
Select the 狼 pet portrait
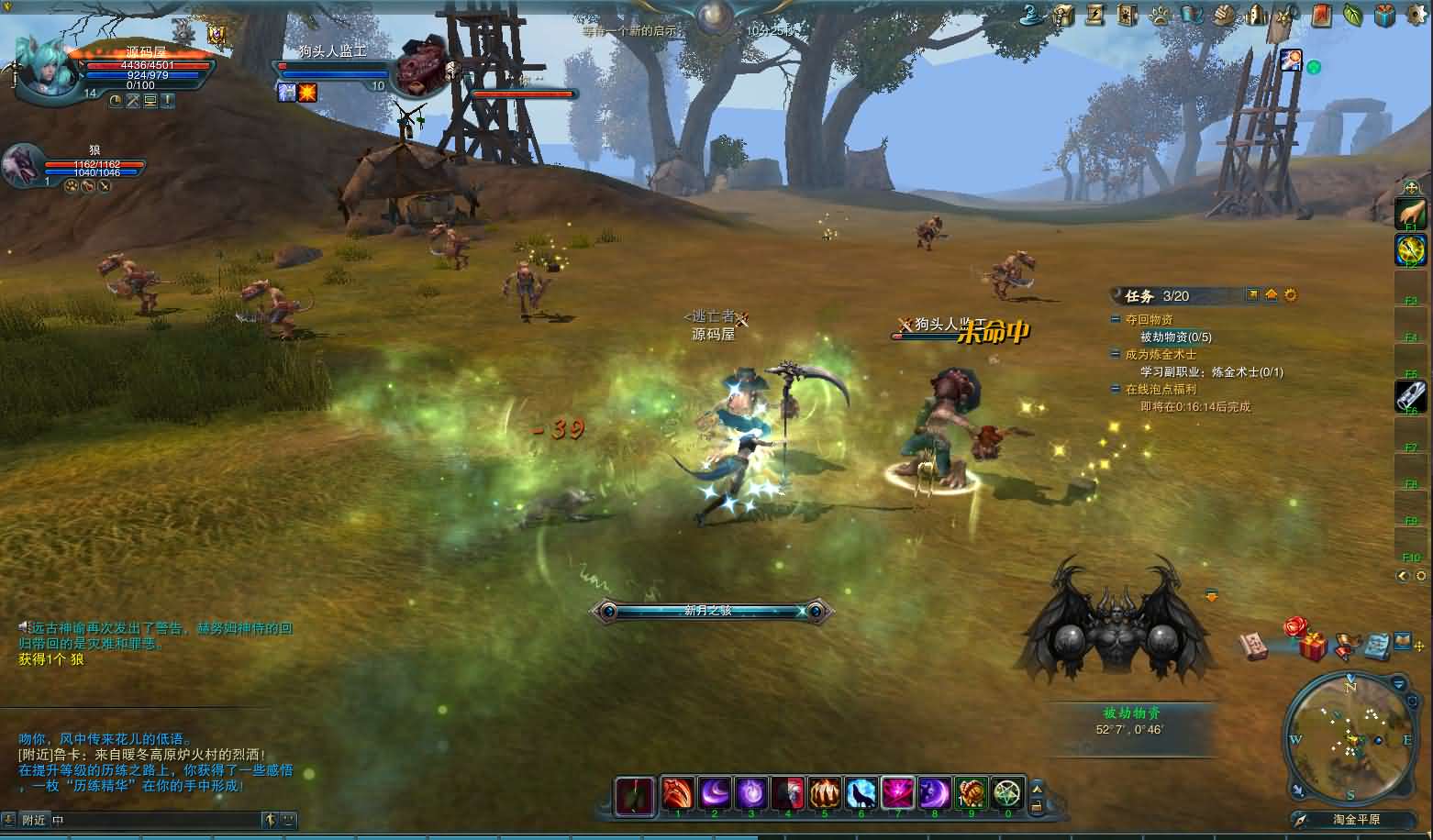point(23,166)
